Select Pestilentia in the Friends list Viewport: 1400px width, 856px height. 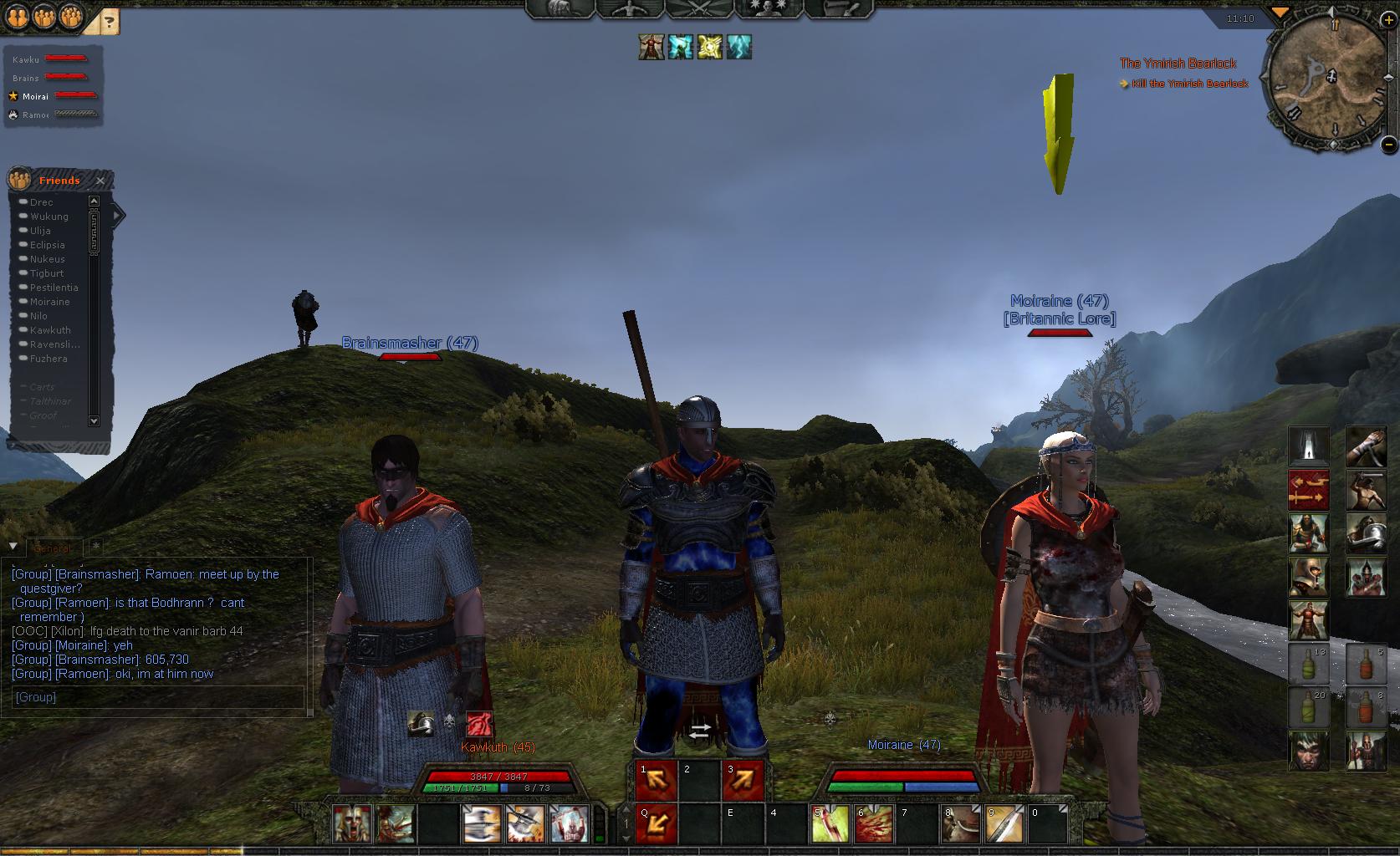[x=54, y=288]
